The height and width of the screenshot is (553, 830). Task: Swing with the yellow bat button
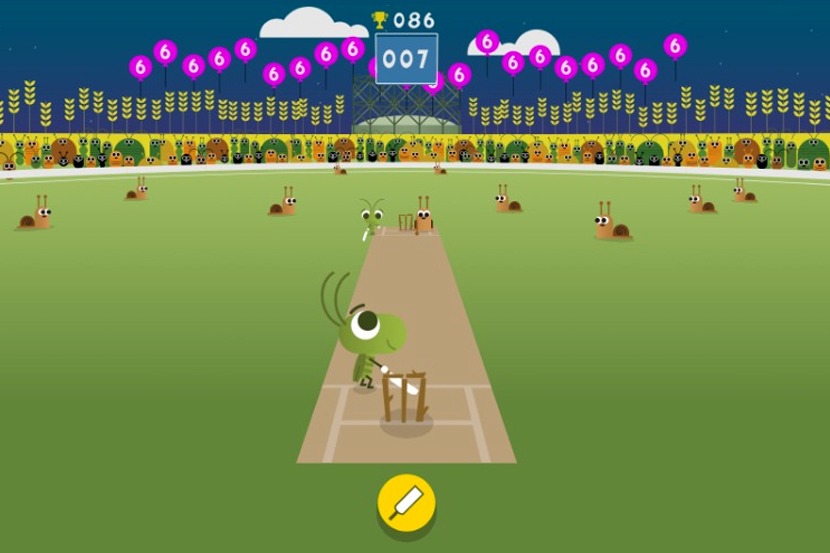(x=406, y=500)
